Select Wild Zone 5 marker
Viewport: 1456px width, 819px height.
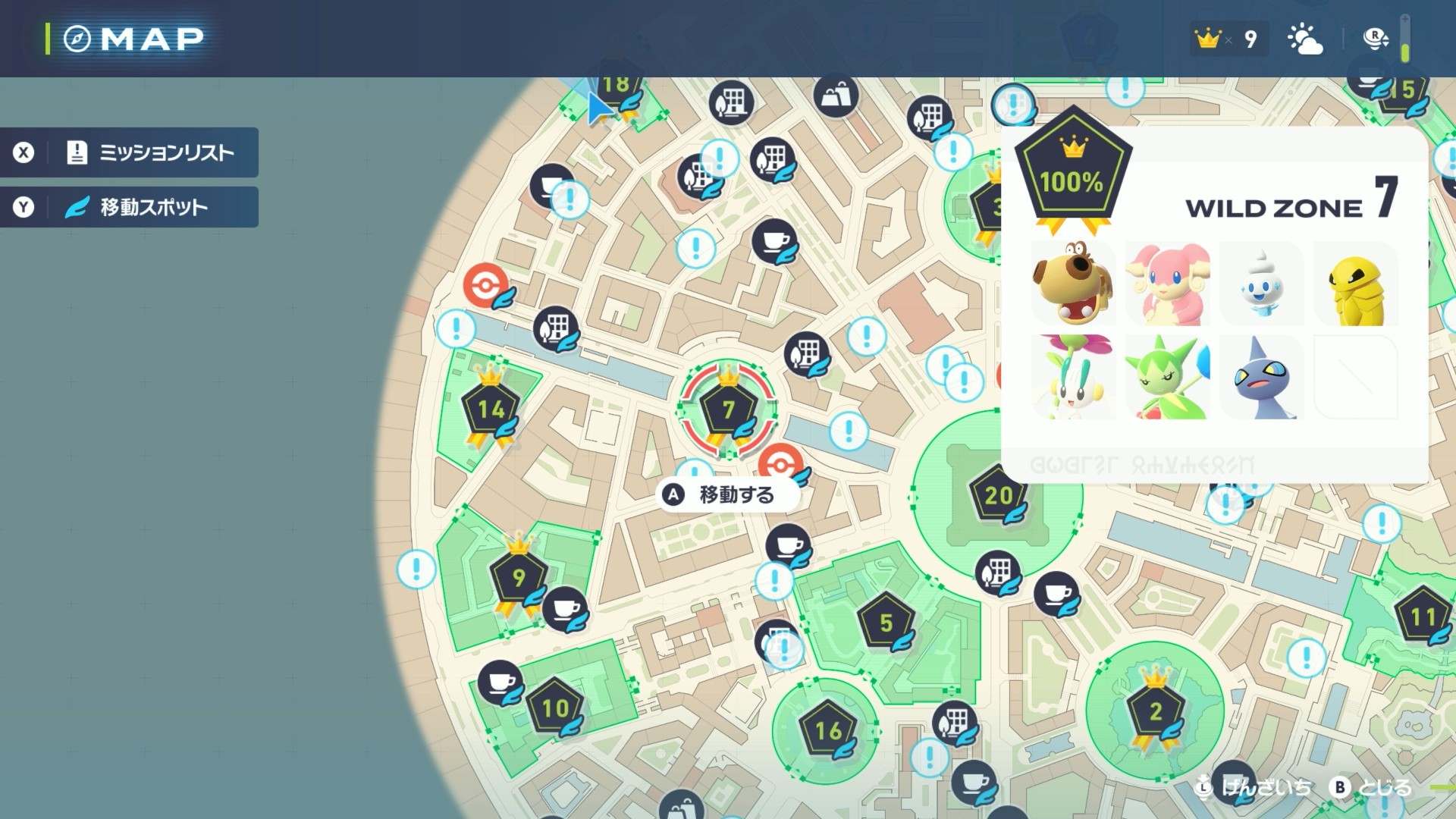[x=886, y=623]
